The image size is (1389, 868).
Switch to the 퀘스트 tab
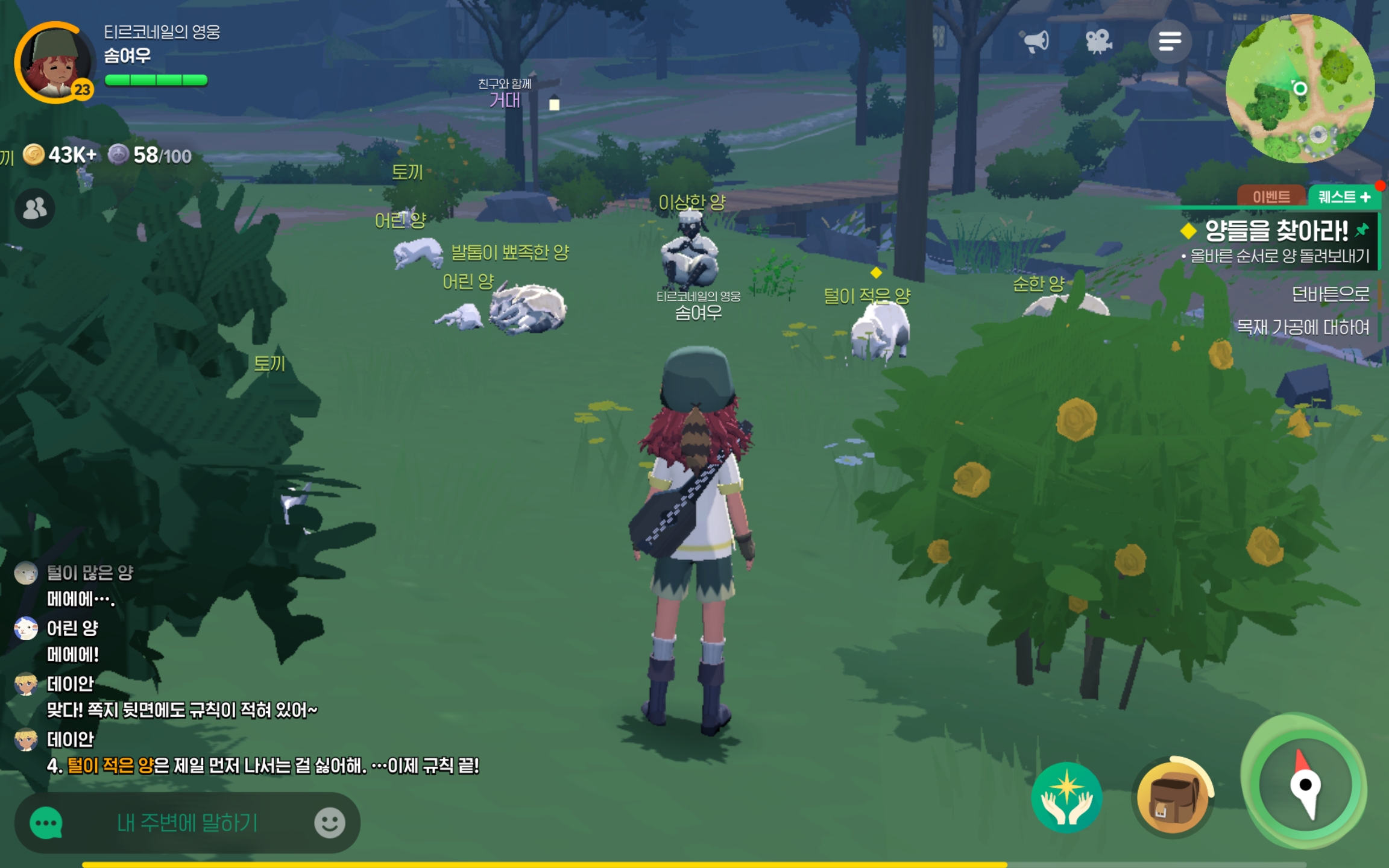tap(1344, 197)
